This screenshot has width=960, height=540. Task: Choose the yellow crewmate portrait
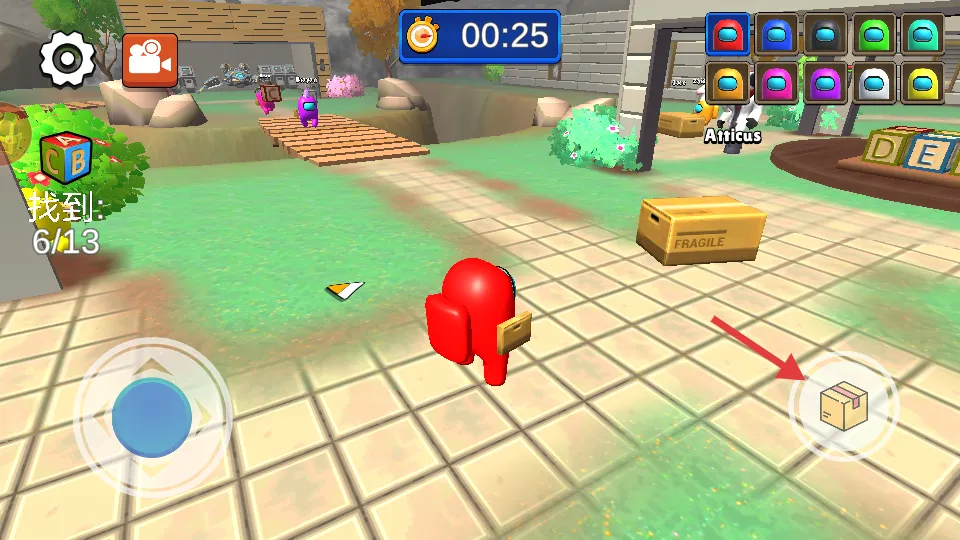pos(922,83)
